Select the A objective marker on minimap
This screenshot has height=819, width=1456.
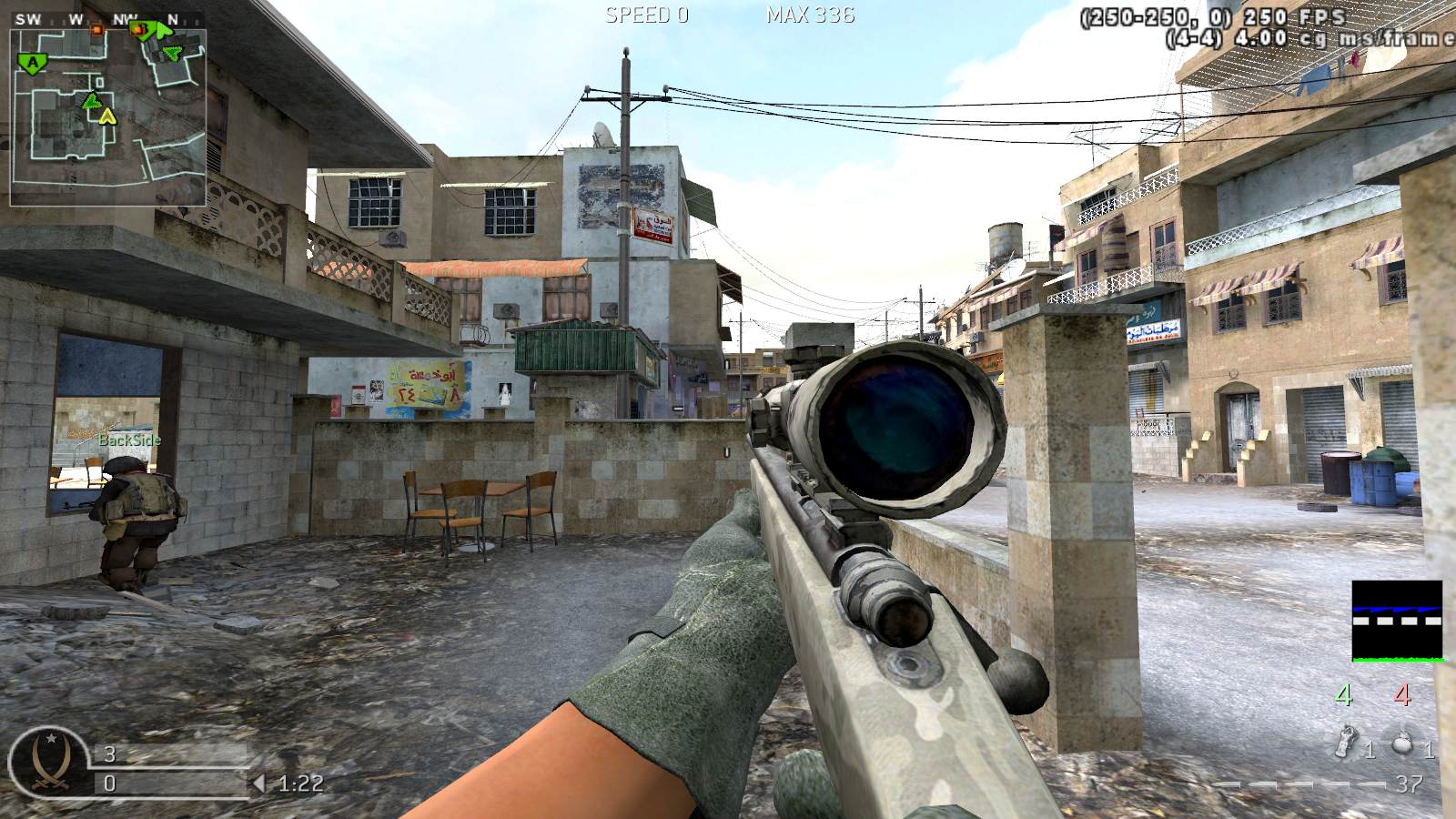click(x=34, y=63)
